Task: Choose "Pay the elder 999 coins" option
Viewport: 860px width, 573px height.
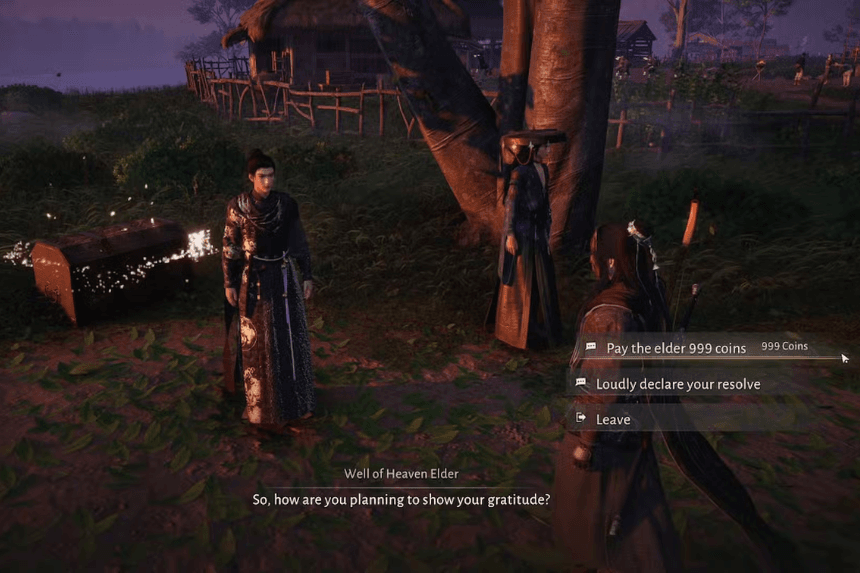Action: pyautogui.click(x=676, y=348)
